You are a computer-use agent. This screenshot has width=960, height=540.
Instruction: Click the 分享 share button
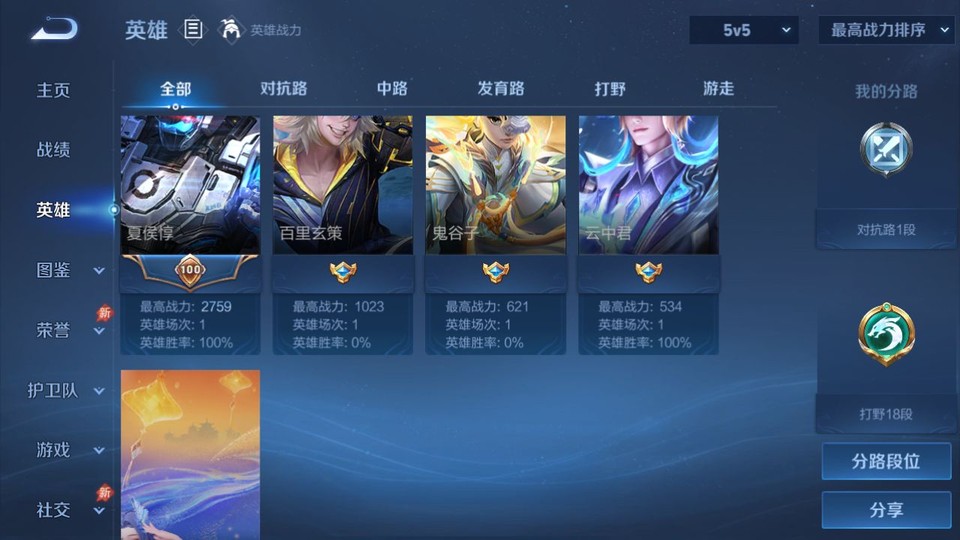tap(886, 510)
